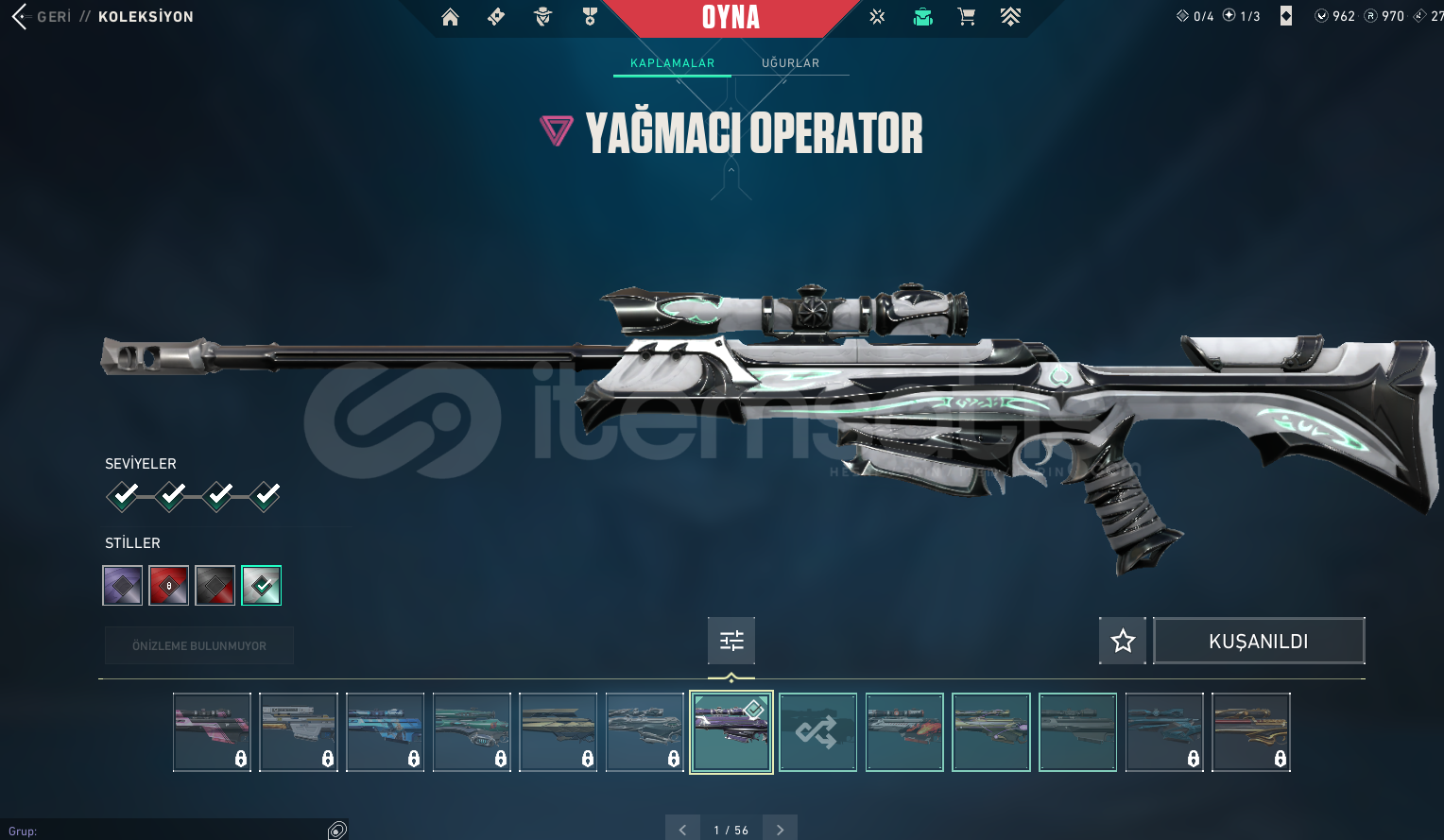Viewport: 1444px width, 840px height.
Task: Click the red OYNA play button
Action: (x=731, y=17)
